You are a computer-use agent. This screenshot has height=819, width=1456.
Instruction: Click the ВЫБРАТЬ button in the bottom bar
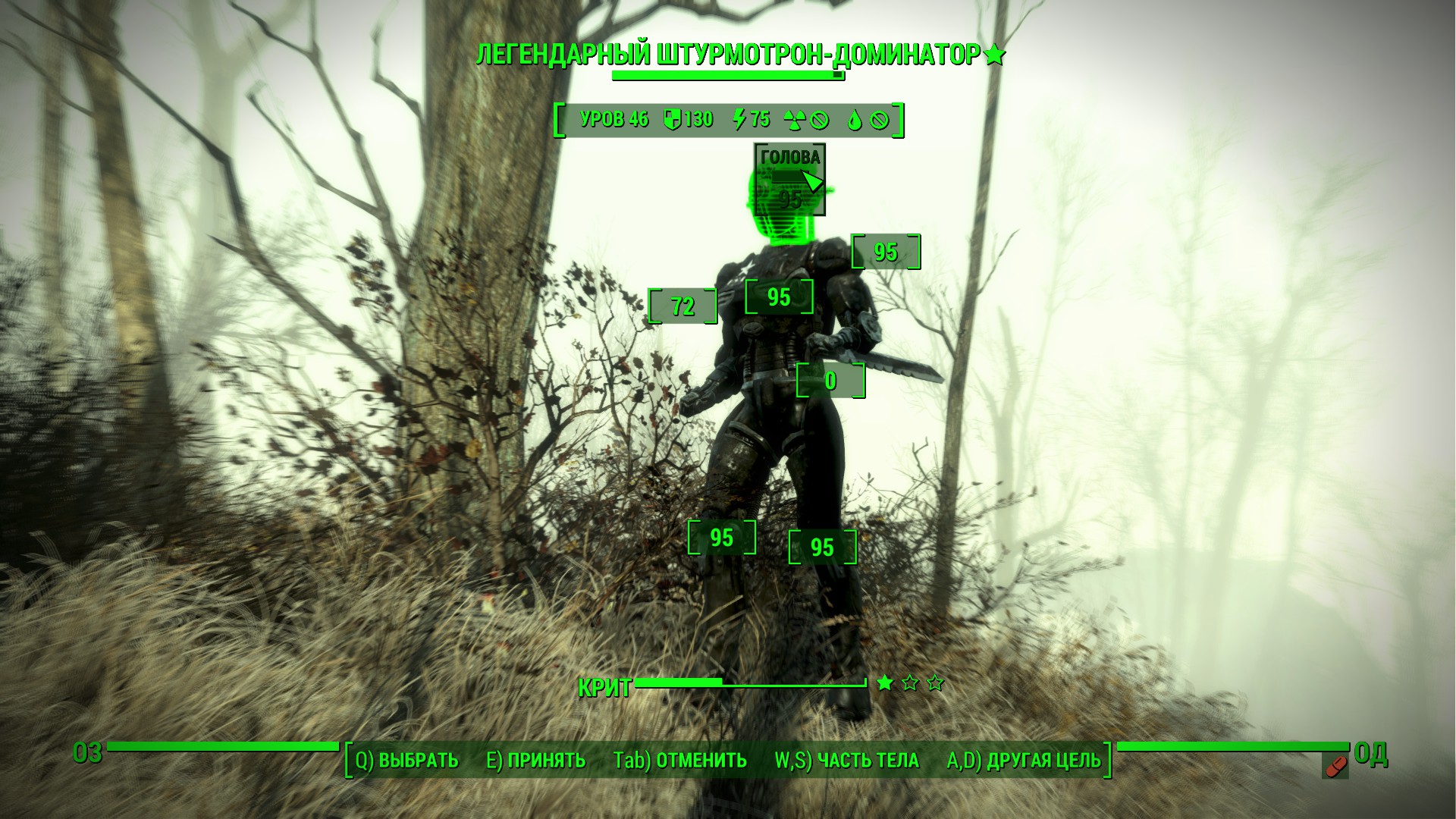coord(407,760)
